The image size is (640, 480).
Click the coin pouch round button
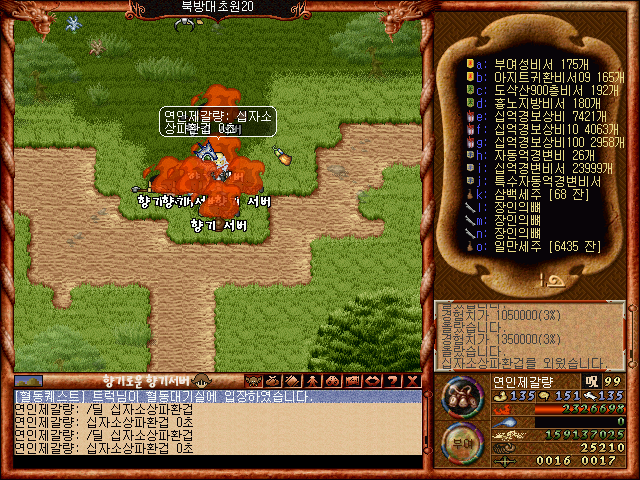pos(462,397)
